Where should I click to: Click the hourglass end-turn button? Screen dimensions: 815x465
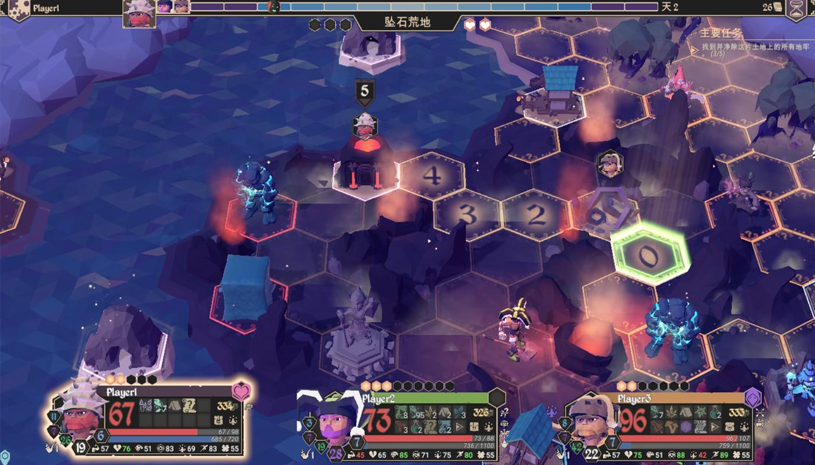pyautogui.click(x=796, y=9)
